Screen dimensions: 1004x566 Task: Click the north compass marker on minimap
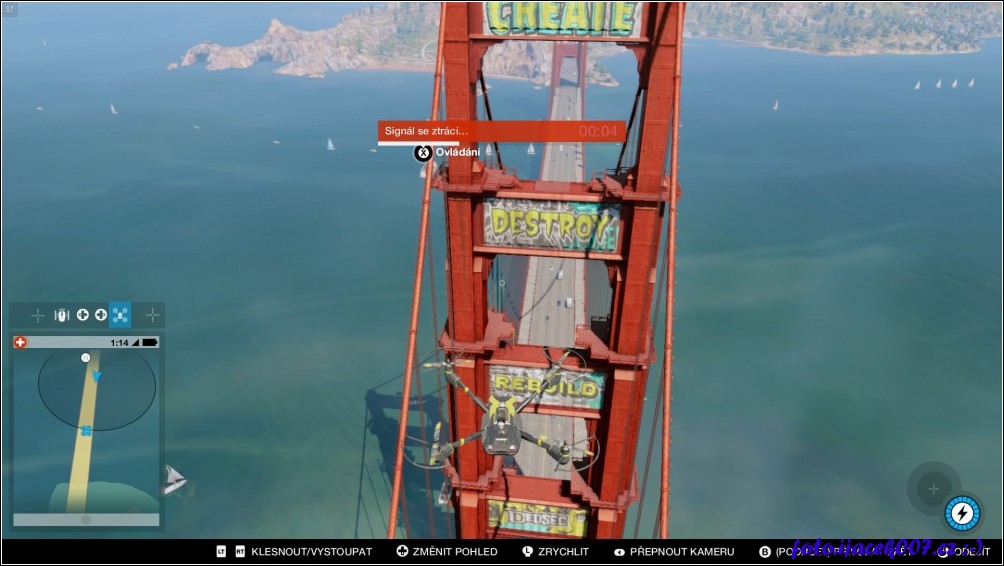point(86,357)
